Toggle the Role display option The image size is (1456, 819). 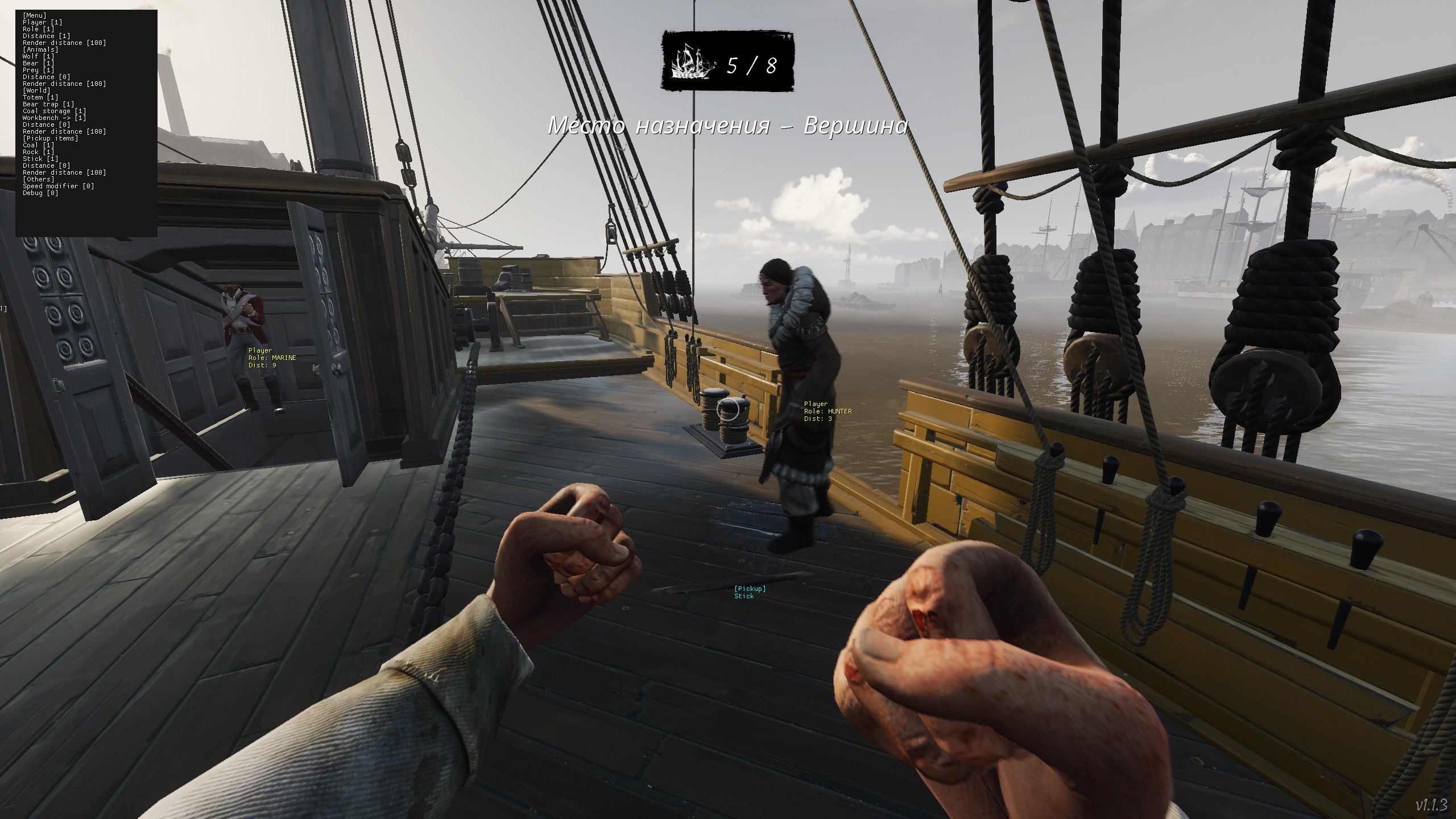(39, 29)
